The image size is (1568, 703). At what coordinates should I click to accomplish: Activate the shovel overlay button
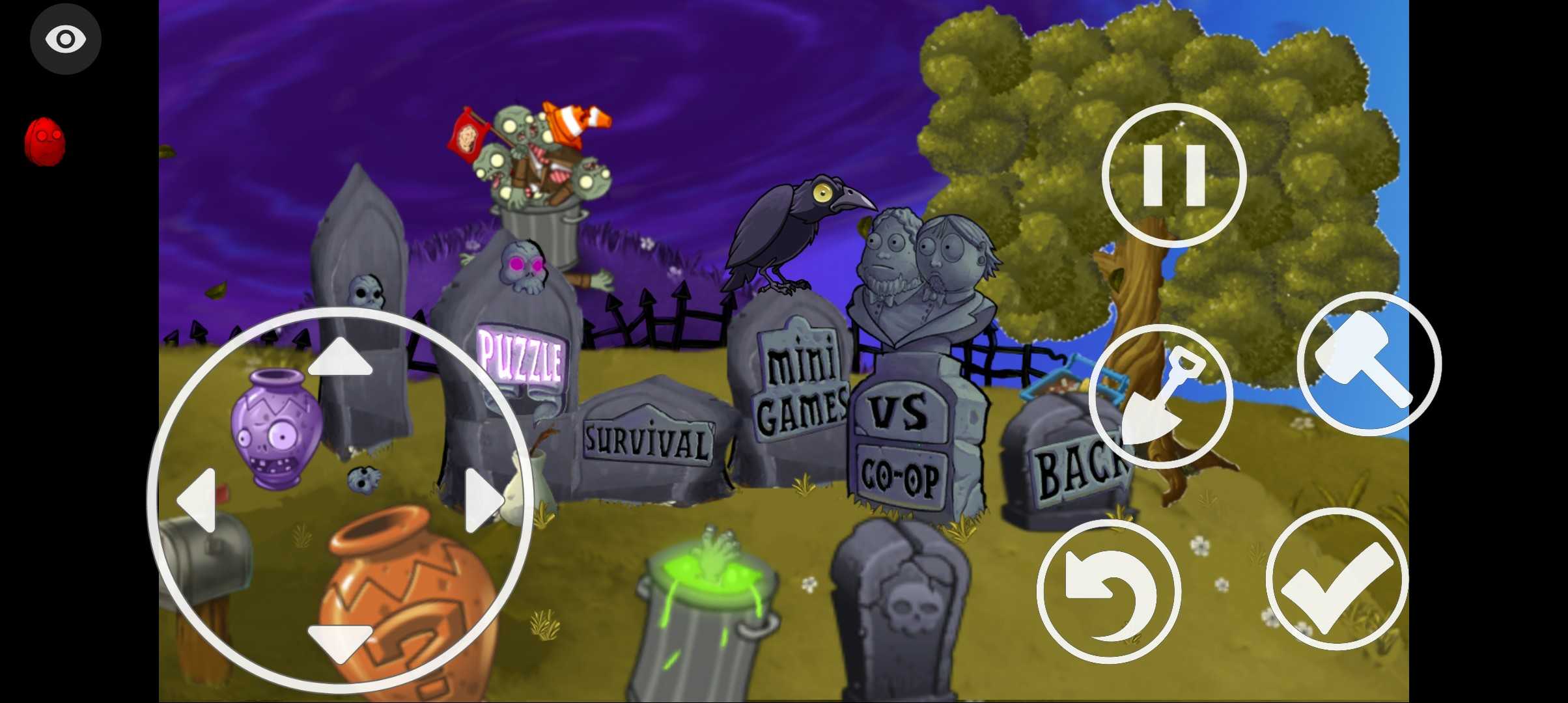1160,396
